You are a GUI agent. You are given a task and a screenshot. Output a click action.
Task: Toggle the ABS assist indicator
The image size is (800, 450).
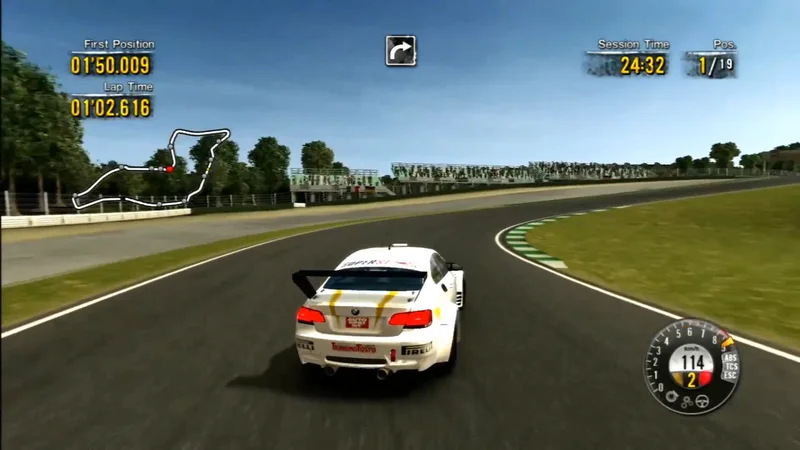tap(729, 357)
